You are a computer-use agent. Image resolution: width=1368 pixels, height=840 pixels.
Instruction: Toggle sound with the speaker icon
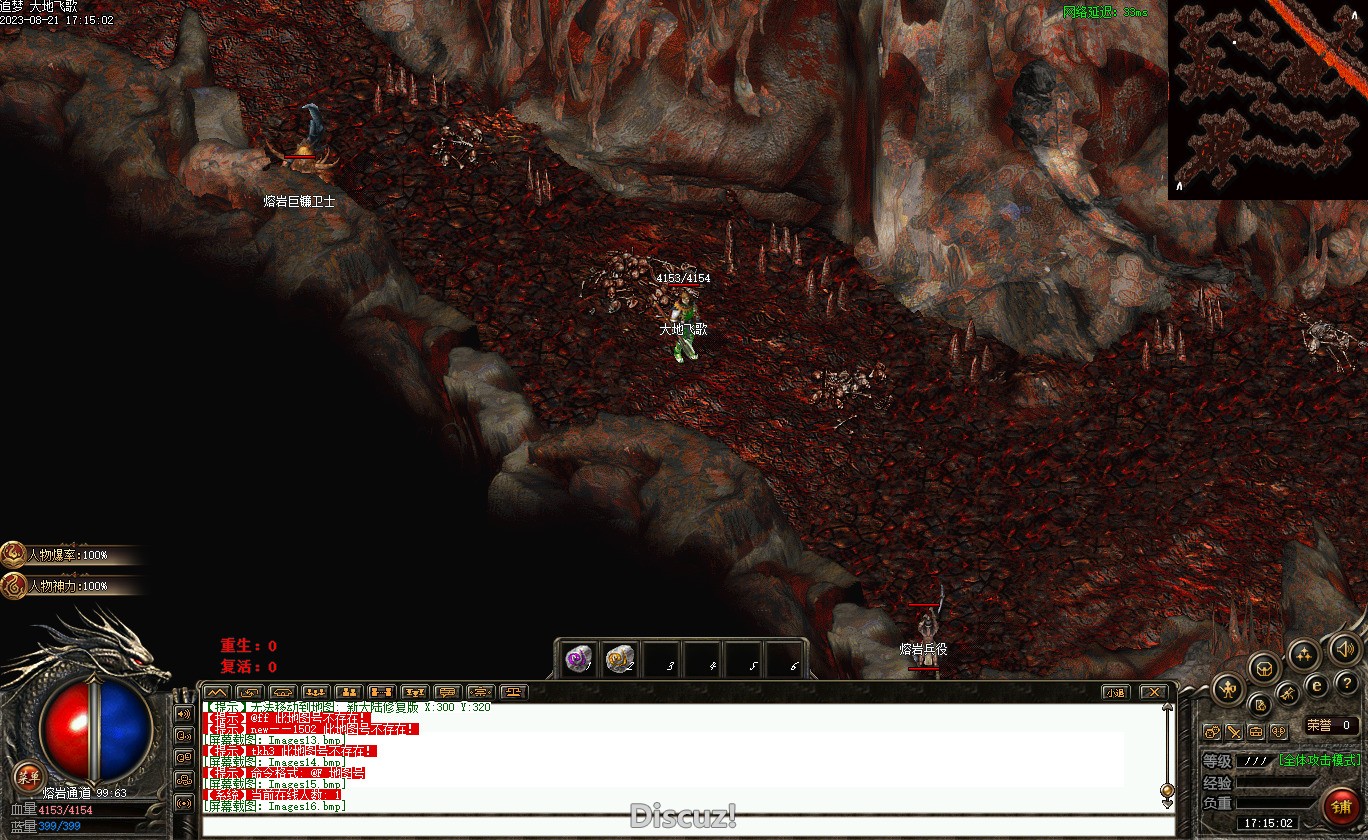(1344, 651)
